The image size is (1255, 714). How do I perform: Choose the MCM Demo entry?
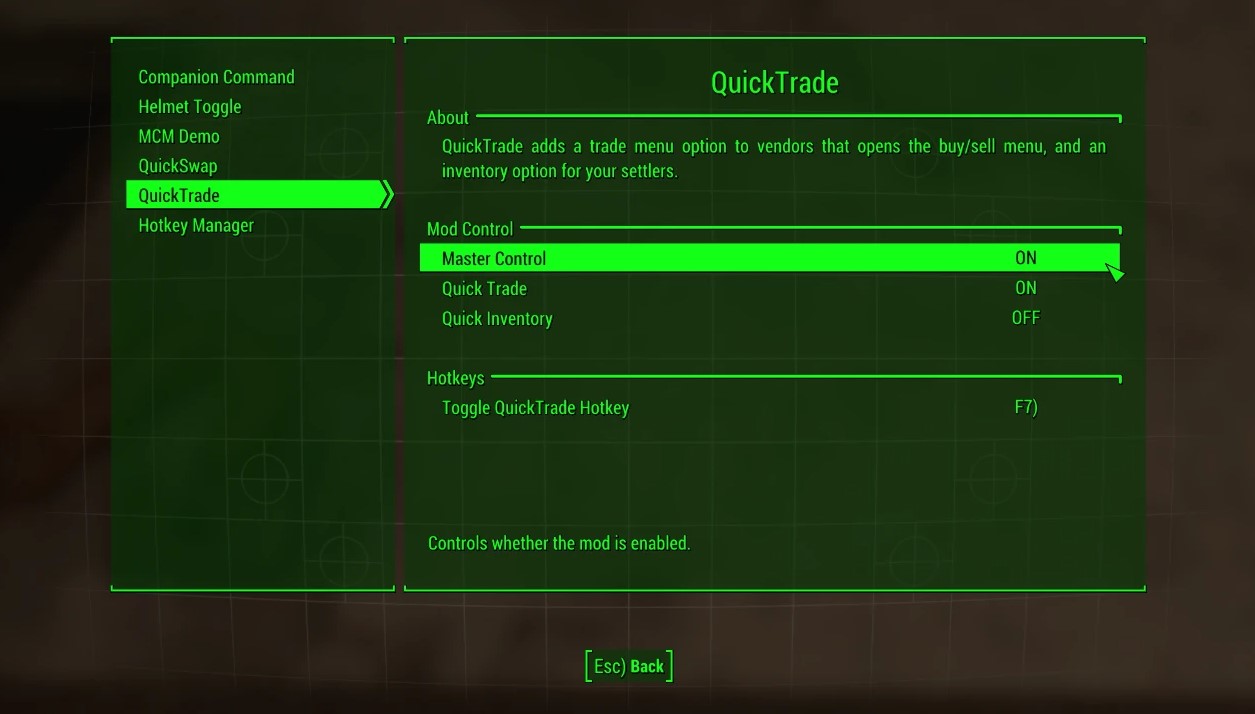point(178,136)
